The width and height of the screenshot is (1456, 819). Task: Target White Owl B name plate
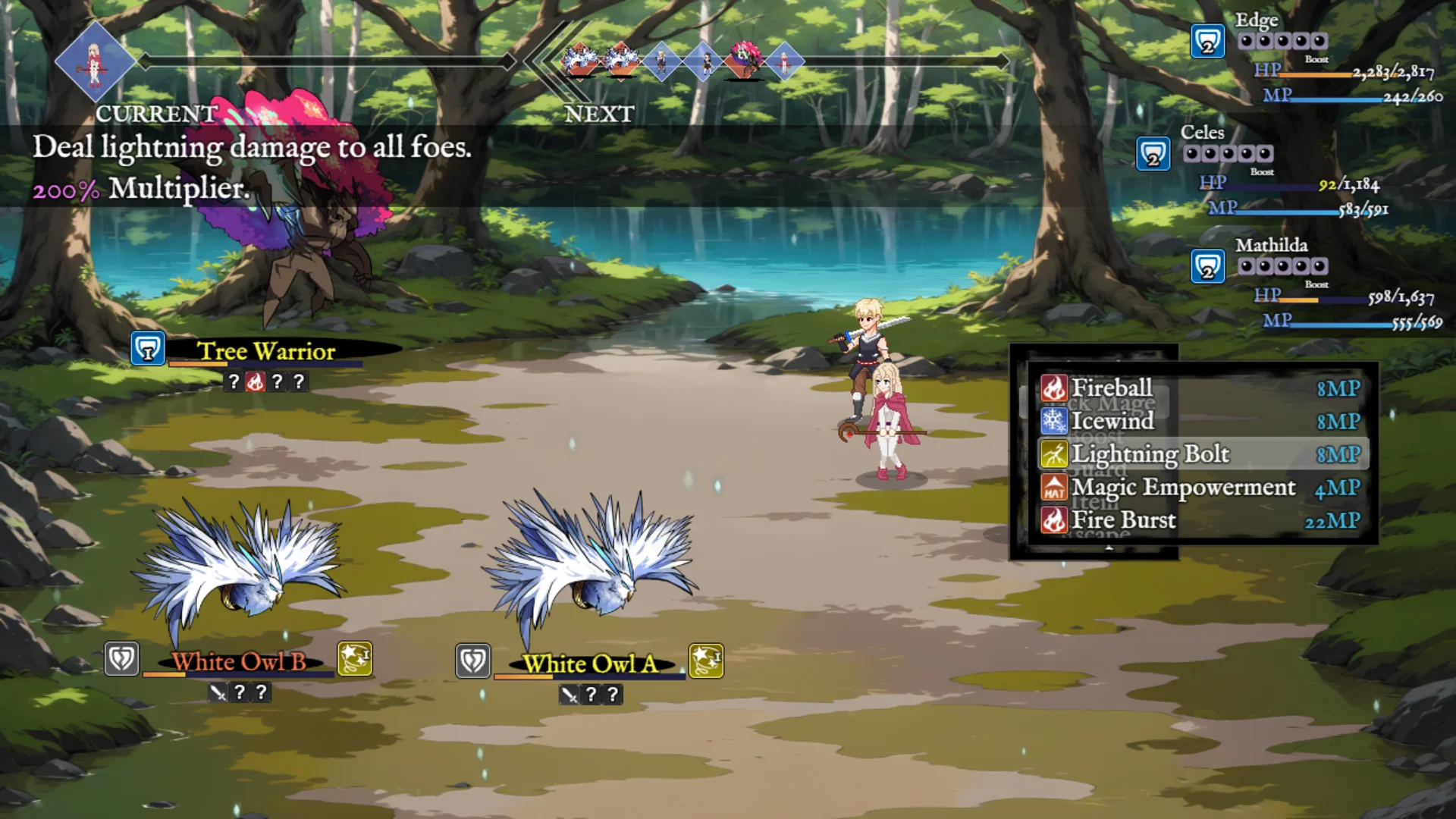point(238,662)
